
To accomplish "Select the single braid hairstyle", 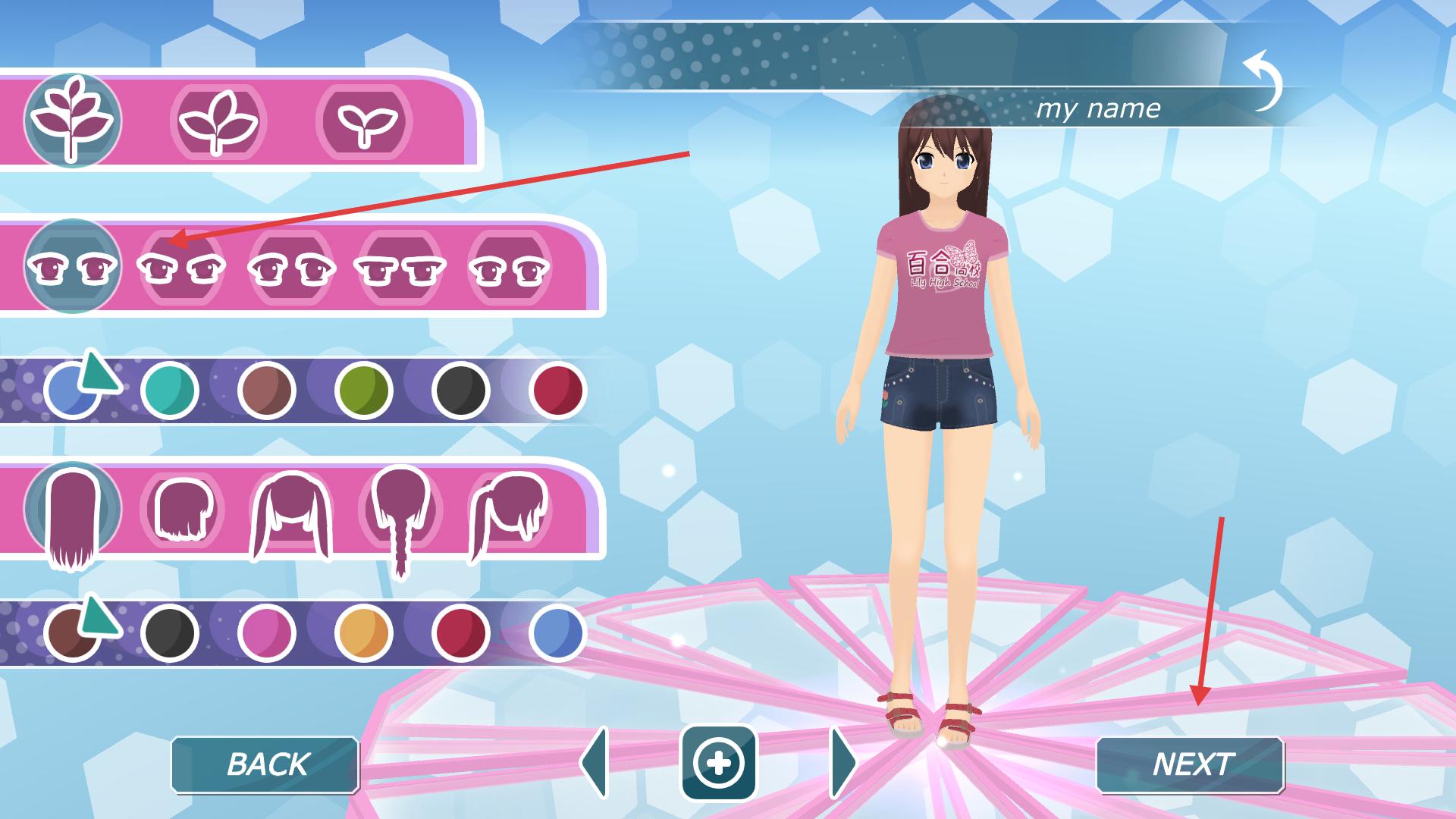I will (400, 516).
